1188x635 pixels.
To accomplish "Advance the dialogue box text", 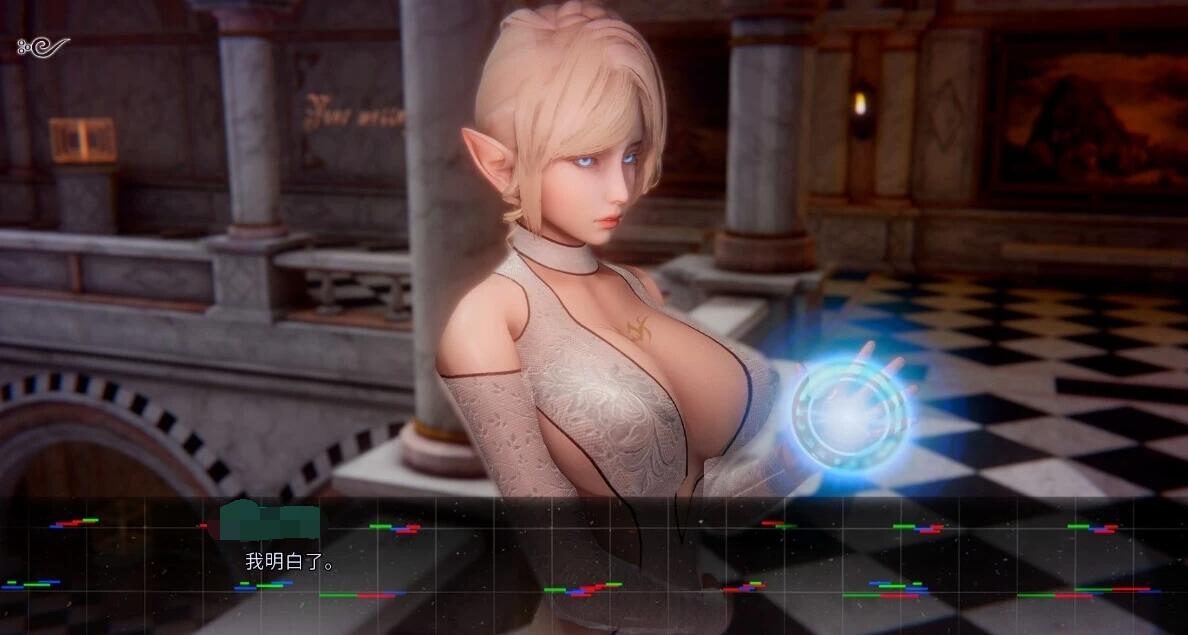I will pos(594,565).
